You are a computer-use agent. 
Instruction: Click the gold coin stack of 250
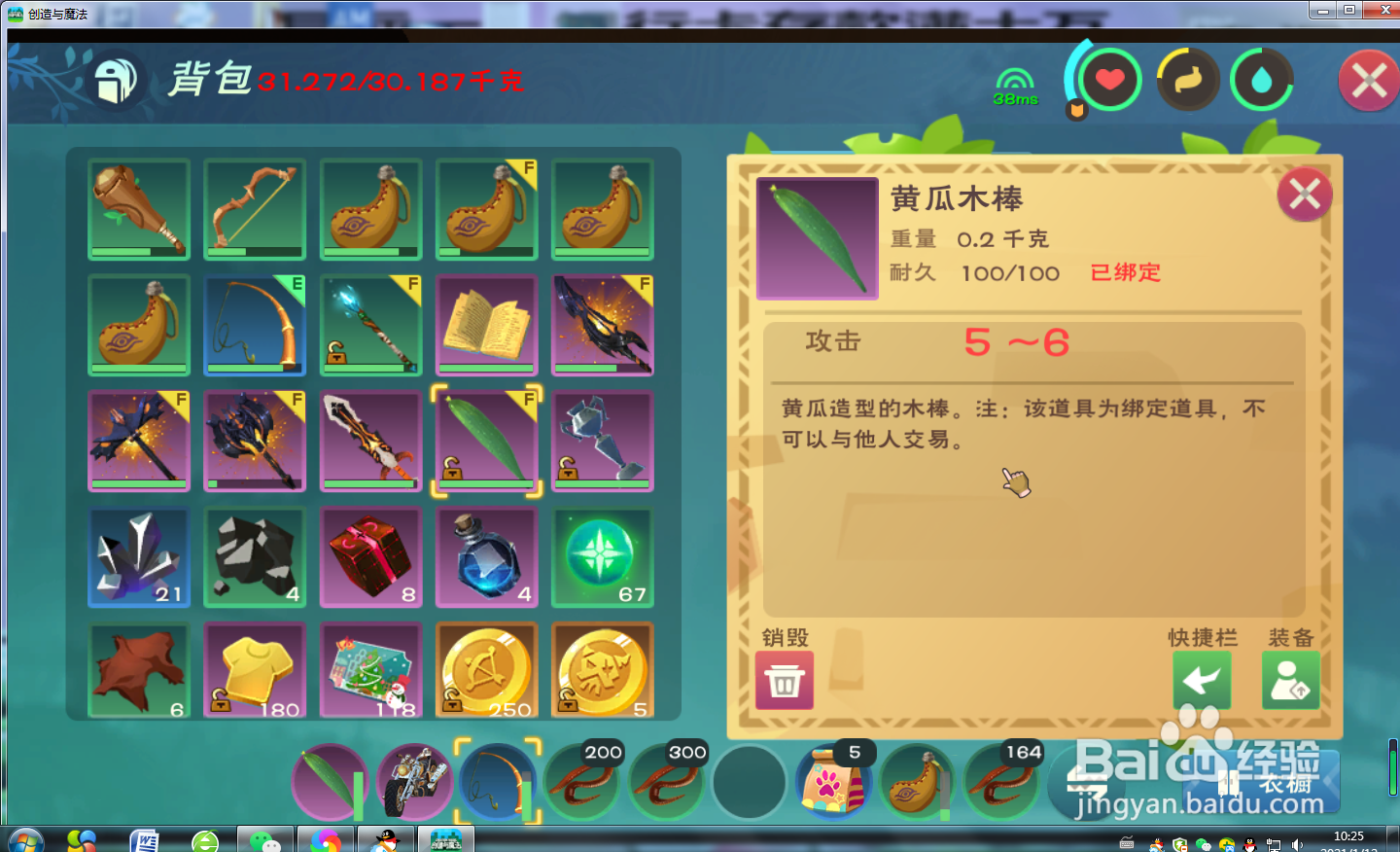click(486, 669)
